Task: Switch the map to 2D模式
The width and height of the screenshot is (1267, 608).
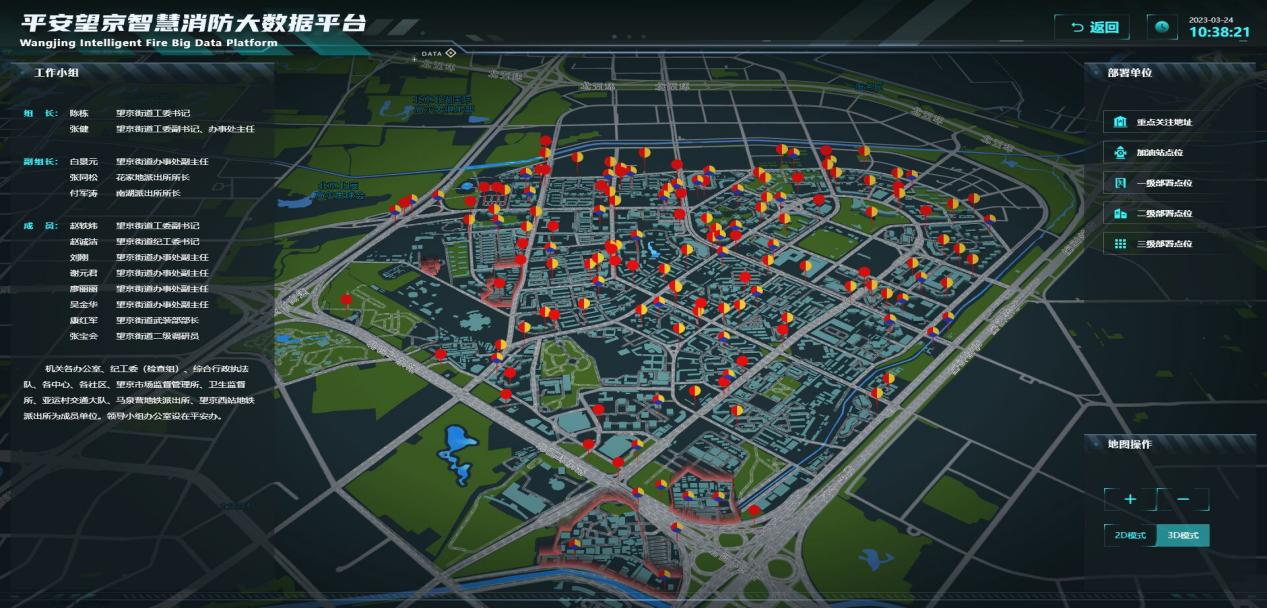Action: 1130,536
